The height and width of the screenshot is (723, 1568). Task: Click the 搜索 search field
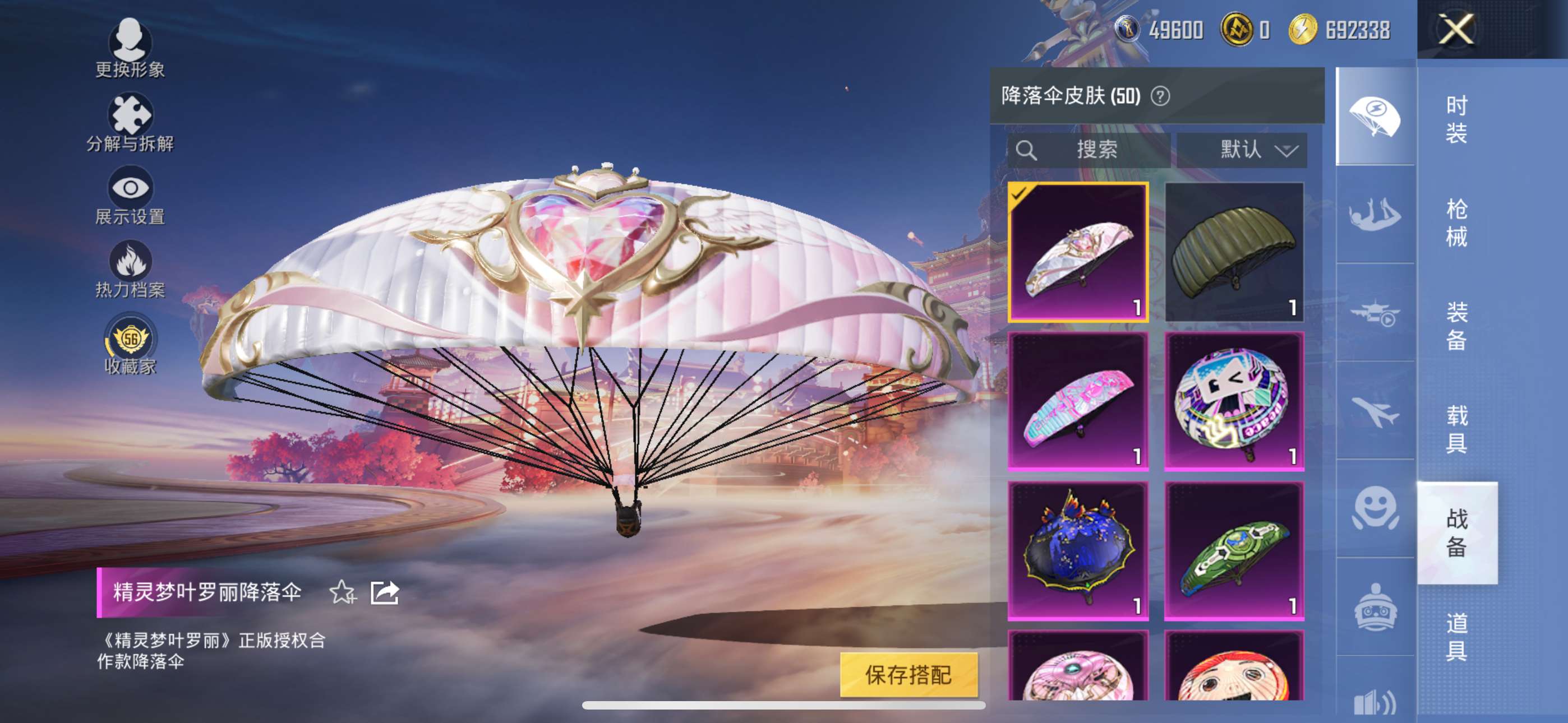(1090, 150)
